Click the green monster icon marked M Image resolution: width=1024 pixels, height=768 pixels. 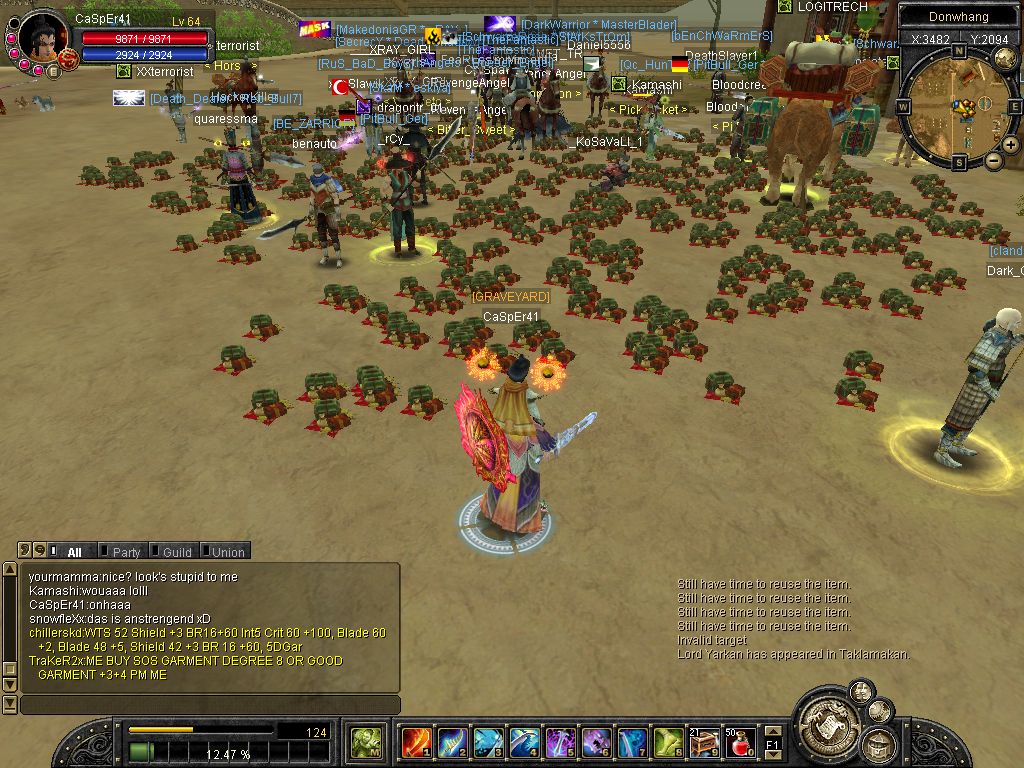click(365, 743)
